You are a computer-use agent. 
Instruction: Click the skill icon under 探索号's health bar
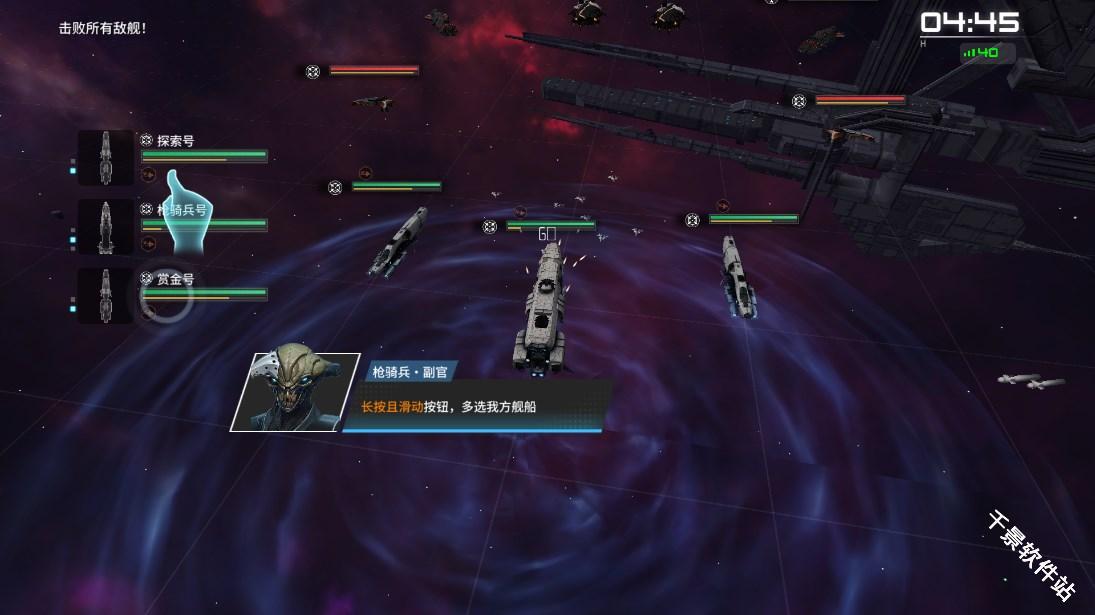pyautogui.click(x=148, y=174)
